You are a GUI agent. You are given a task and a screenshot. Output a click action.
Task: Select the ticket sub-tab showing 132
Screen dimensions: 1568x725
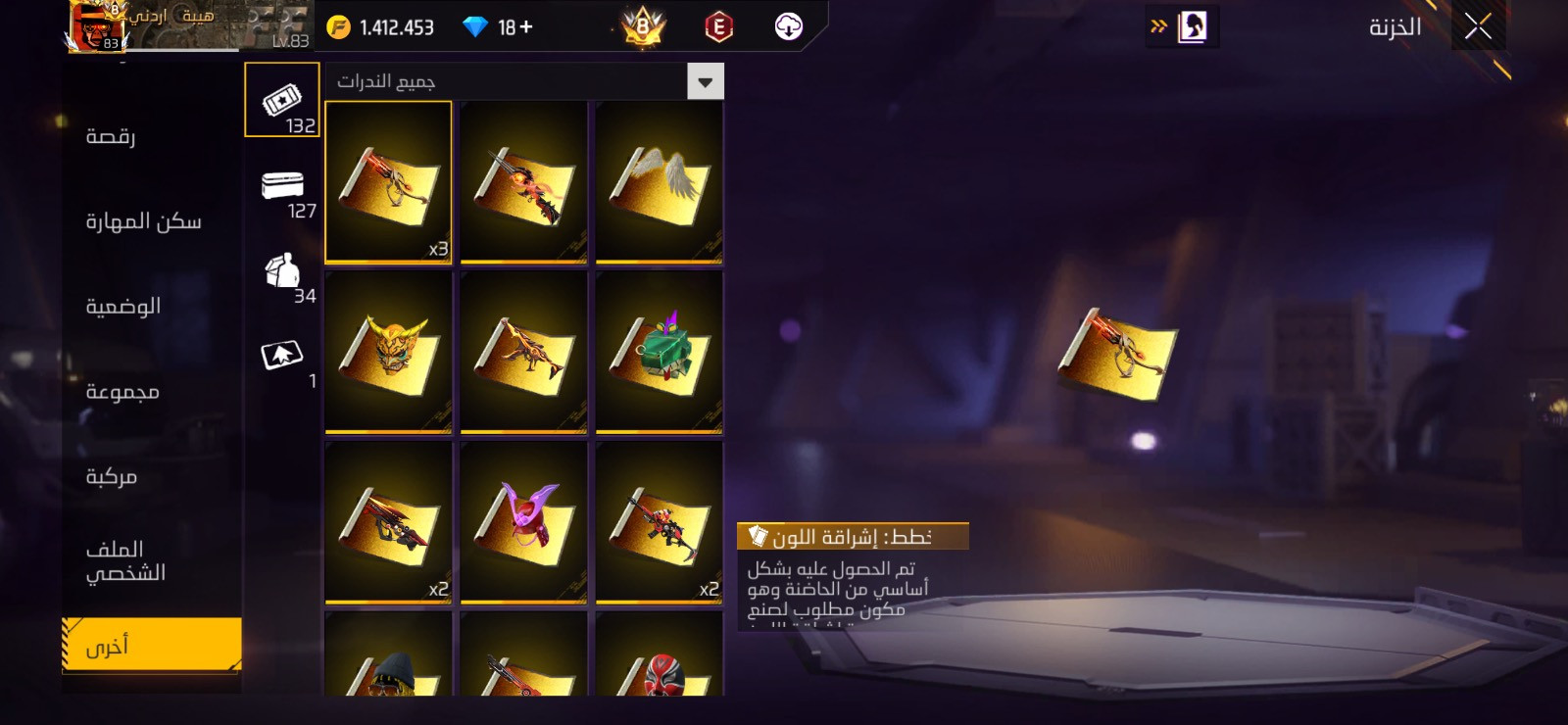(x=282, y=100)
